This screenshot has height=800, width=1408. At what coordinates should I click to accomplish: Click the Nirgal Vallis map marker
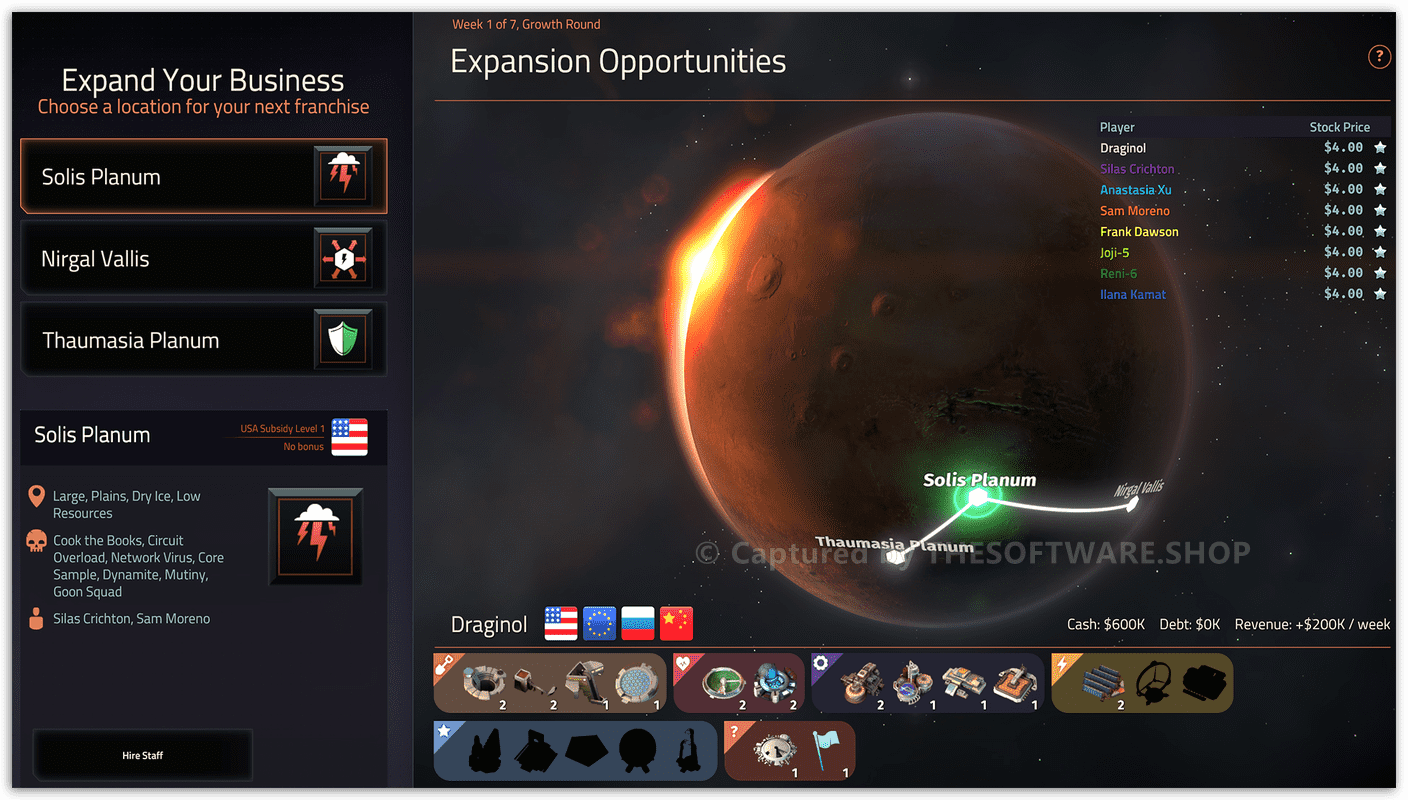(x=1132, y=505)
